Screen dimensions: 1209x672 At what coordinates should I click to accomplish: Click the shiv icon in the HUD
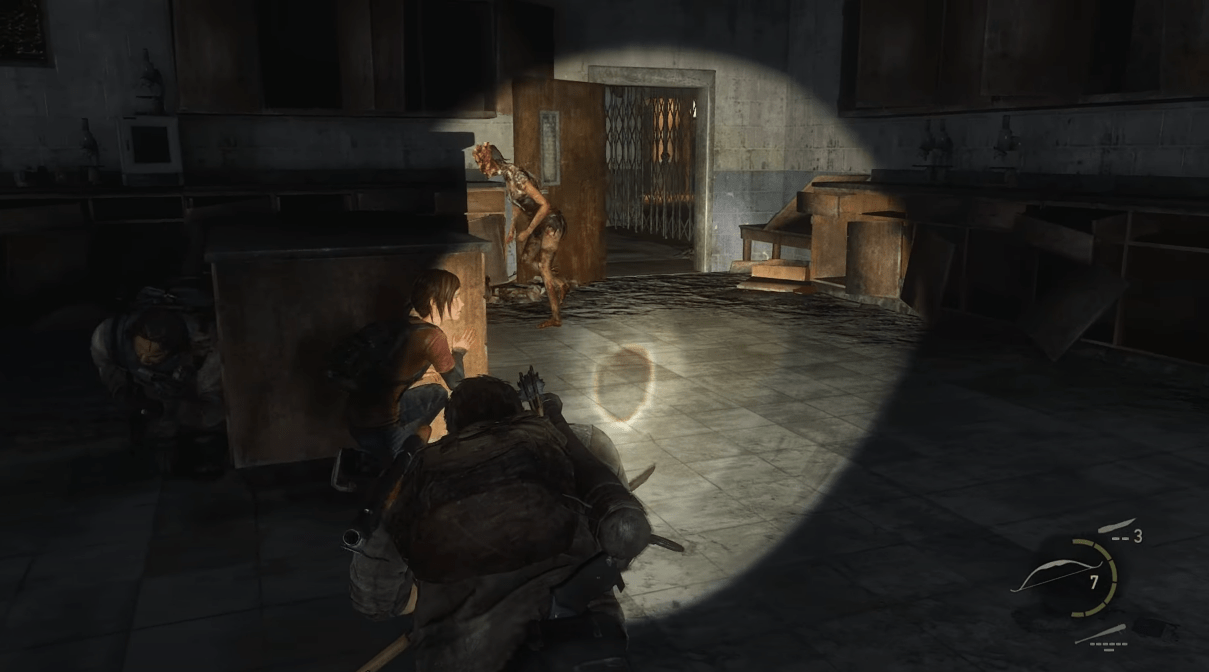[x=1114, y=527]
